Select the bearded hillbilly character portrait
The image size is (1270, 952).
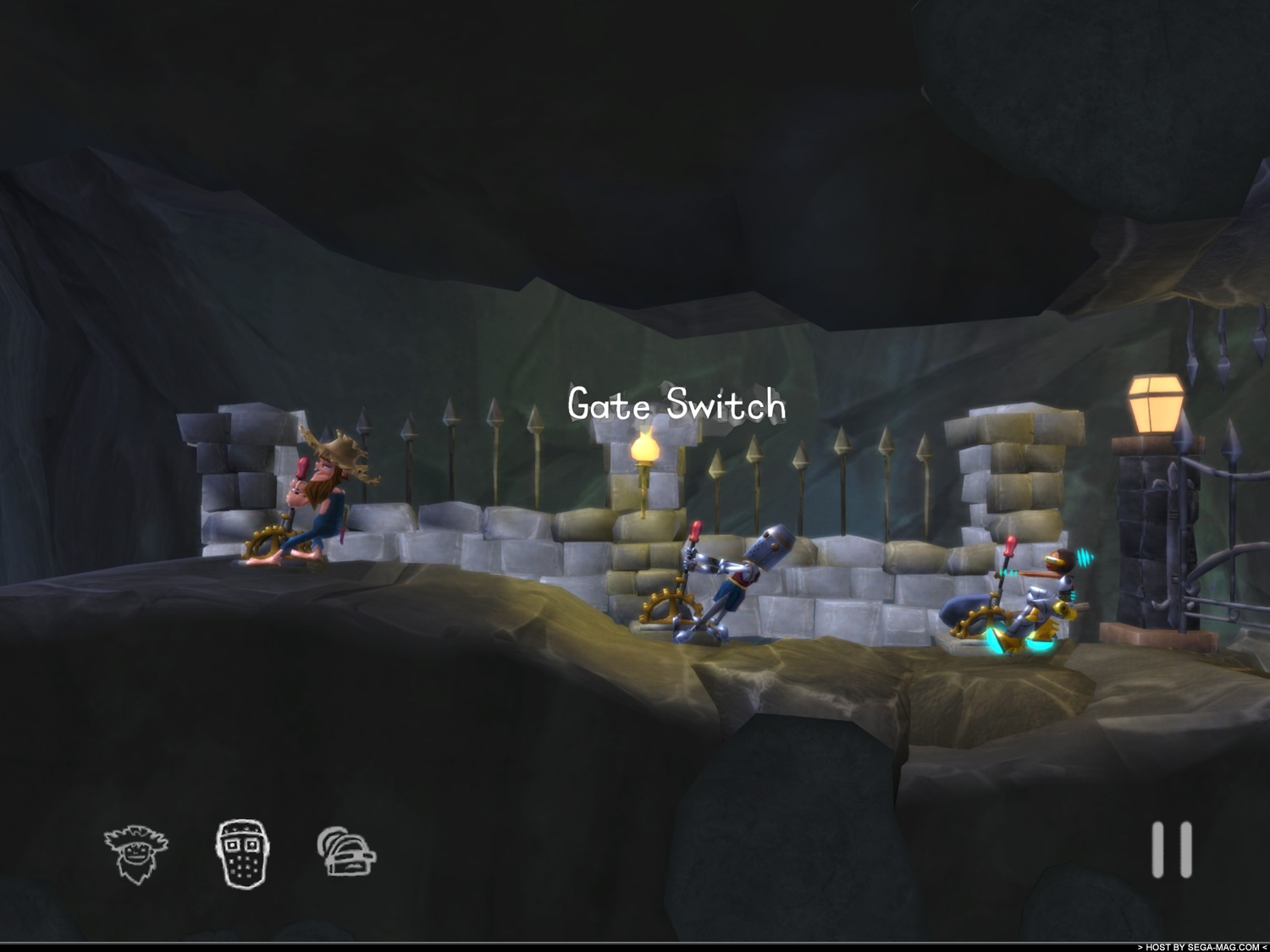point(136,852)
